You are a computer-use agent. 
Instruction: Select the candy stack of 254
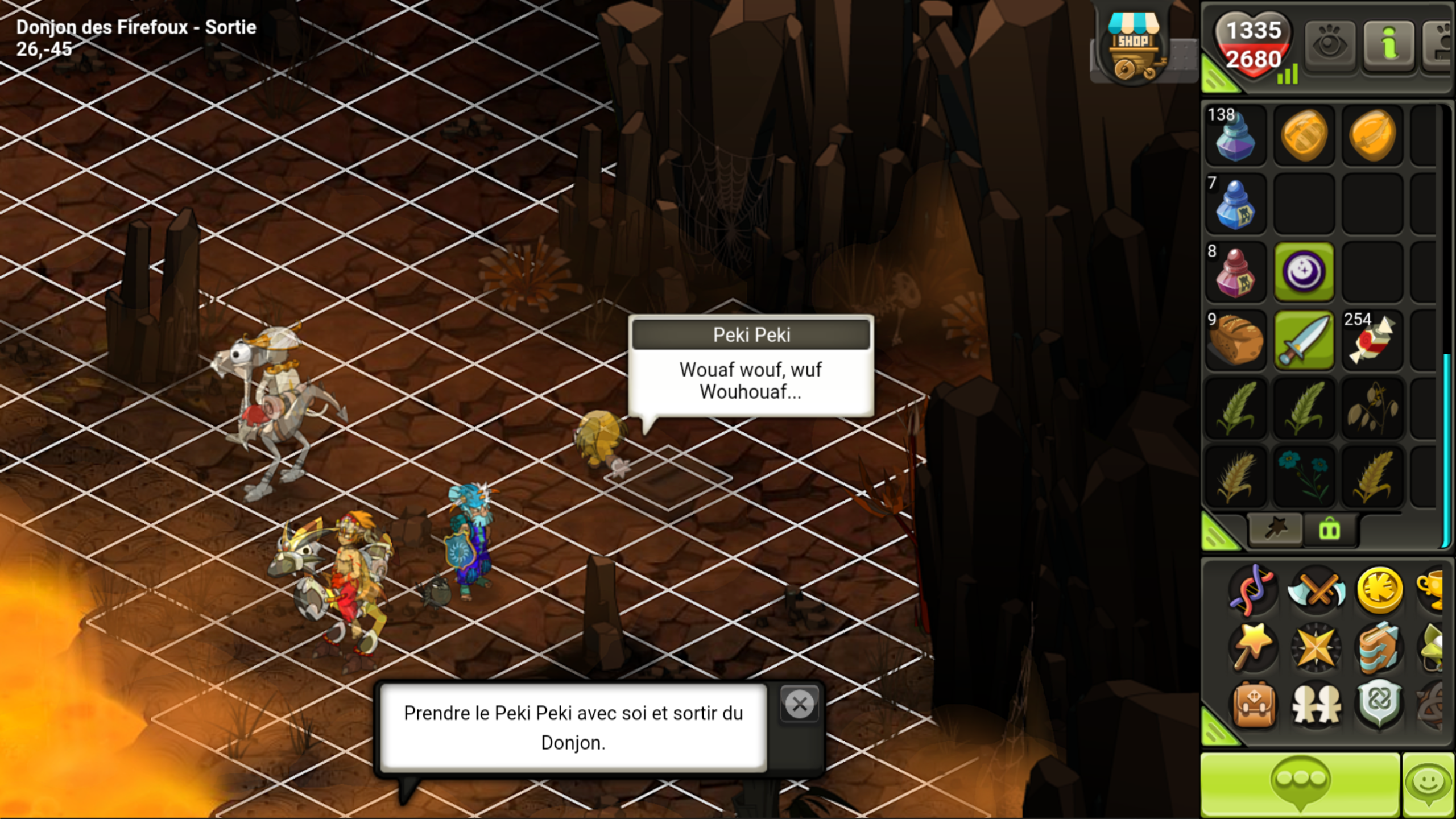[1372, 340]
